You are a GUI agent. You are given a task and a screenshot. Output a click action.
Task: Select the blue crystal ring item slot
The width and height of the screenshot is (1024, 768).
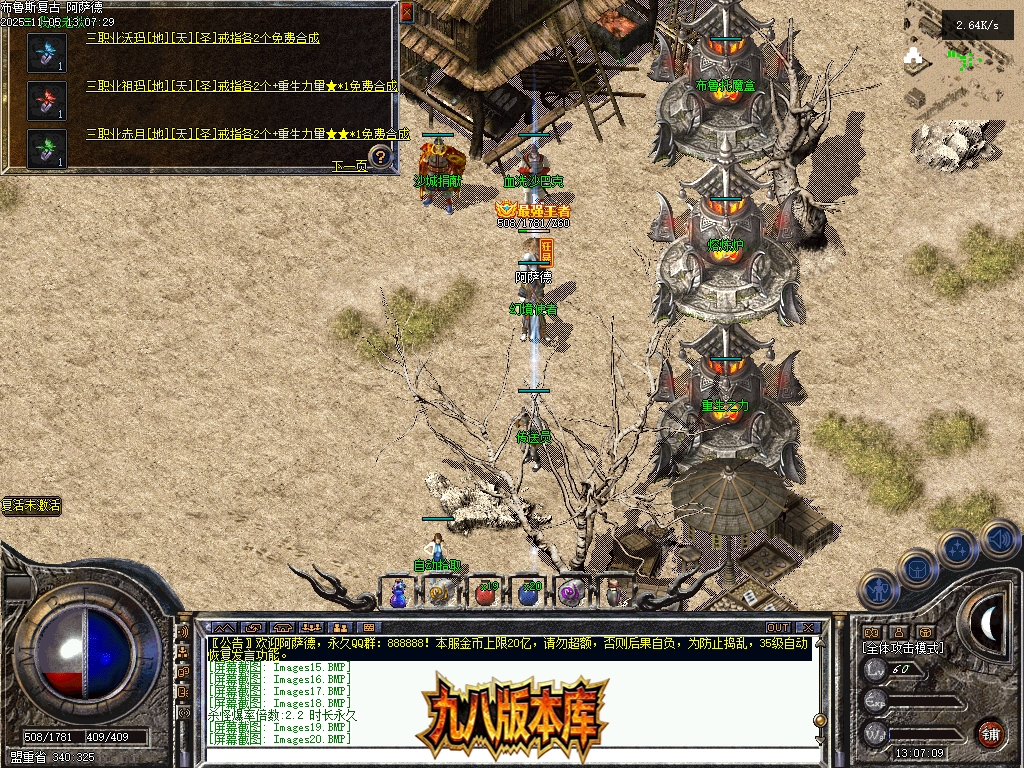coord(46,52)
